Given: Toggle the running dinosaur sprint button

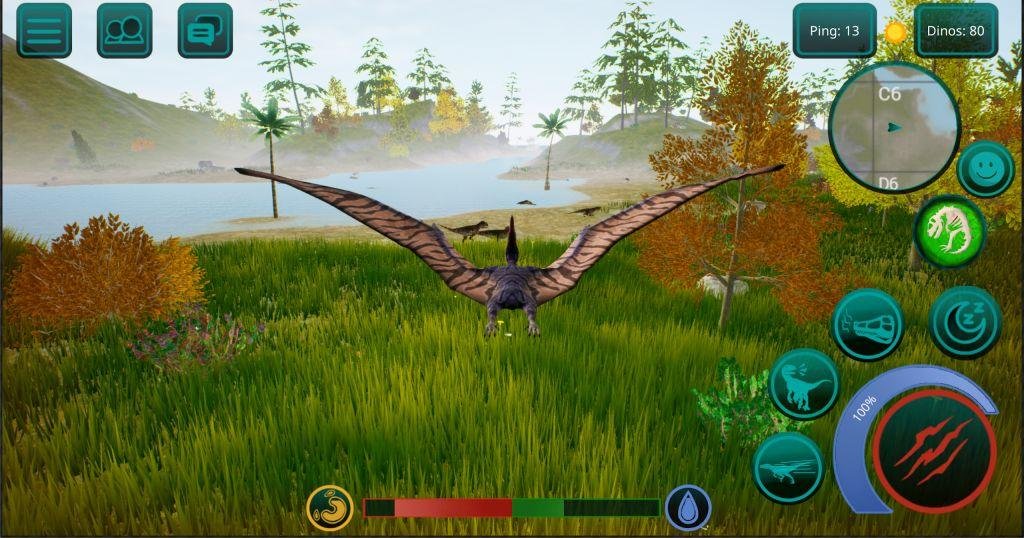Looking at the screenshot, I should coord(788,467).
